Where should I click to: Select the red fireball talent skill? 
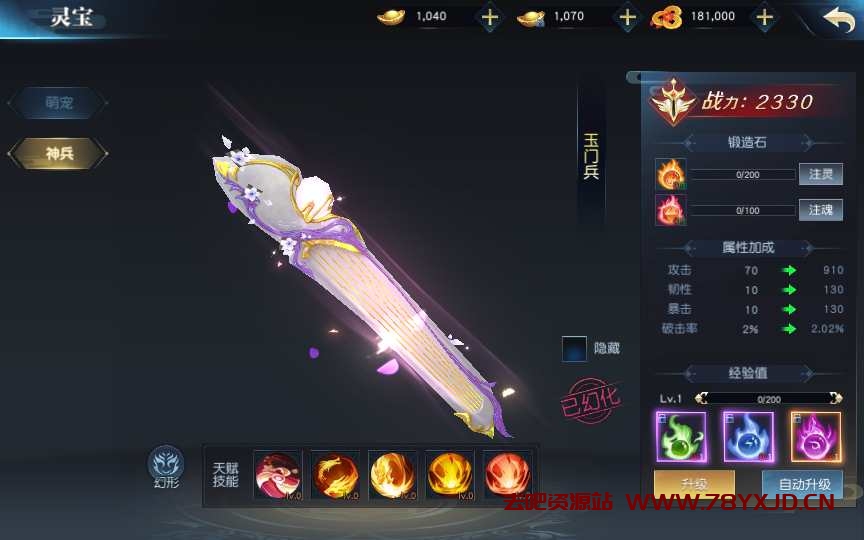click(x=508, y=475)
